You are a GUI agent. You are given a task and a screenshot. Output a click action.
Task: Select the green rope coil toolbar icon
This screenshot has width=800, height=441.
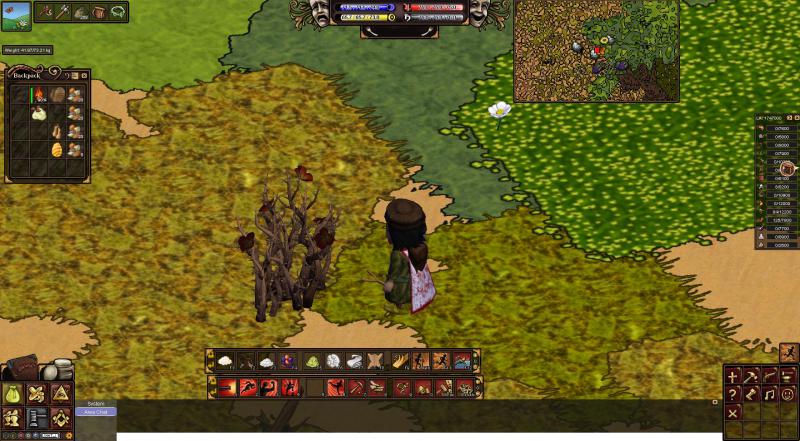[x=118, y=11]
